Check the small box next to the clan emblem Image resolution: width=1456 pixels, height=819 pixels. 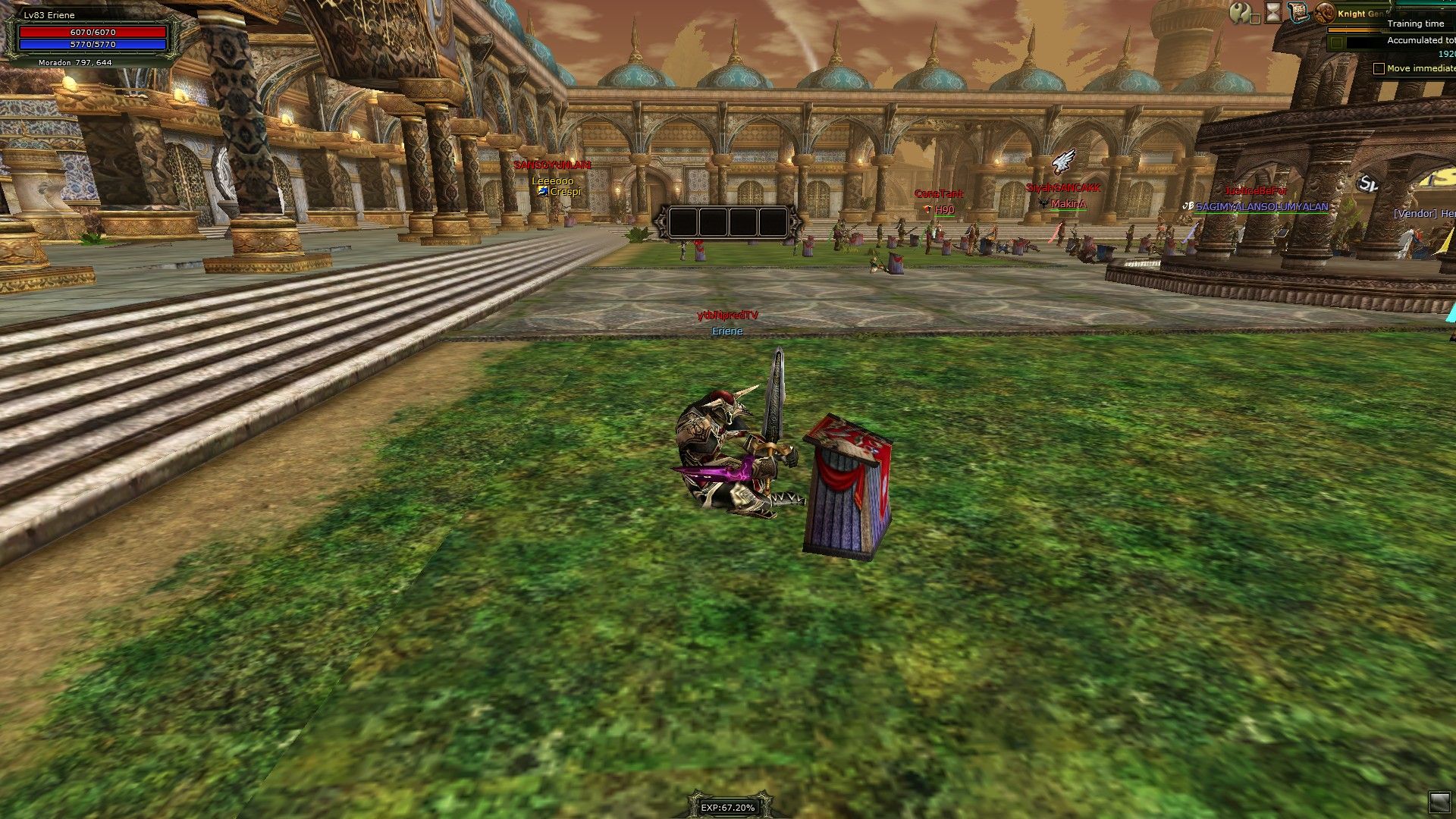1256,20
